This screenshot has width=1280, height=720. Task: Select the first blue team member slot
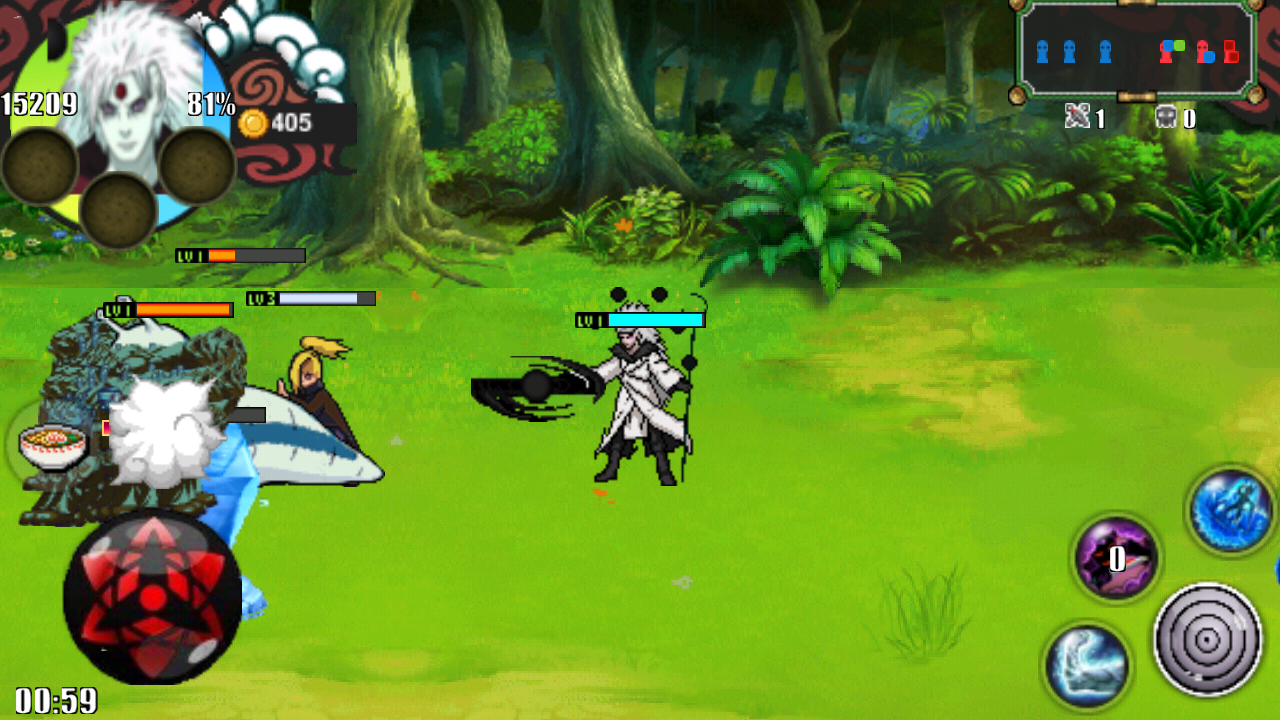pyautogui.click(x=1042, y=50)
